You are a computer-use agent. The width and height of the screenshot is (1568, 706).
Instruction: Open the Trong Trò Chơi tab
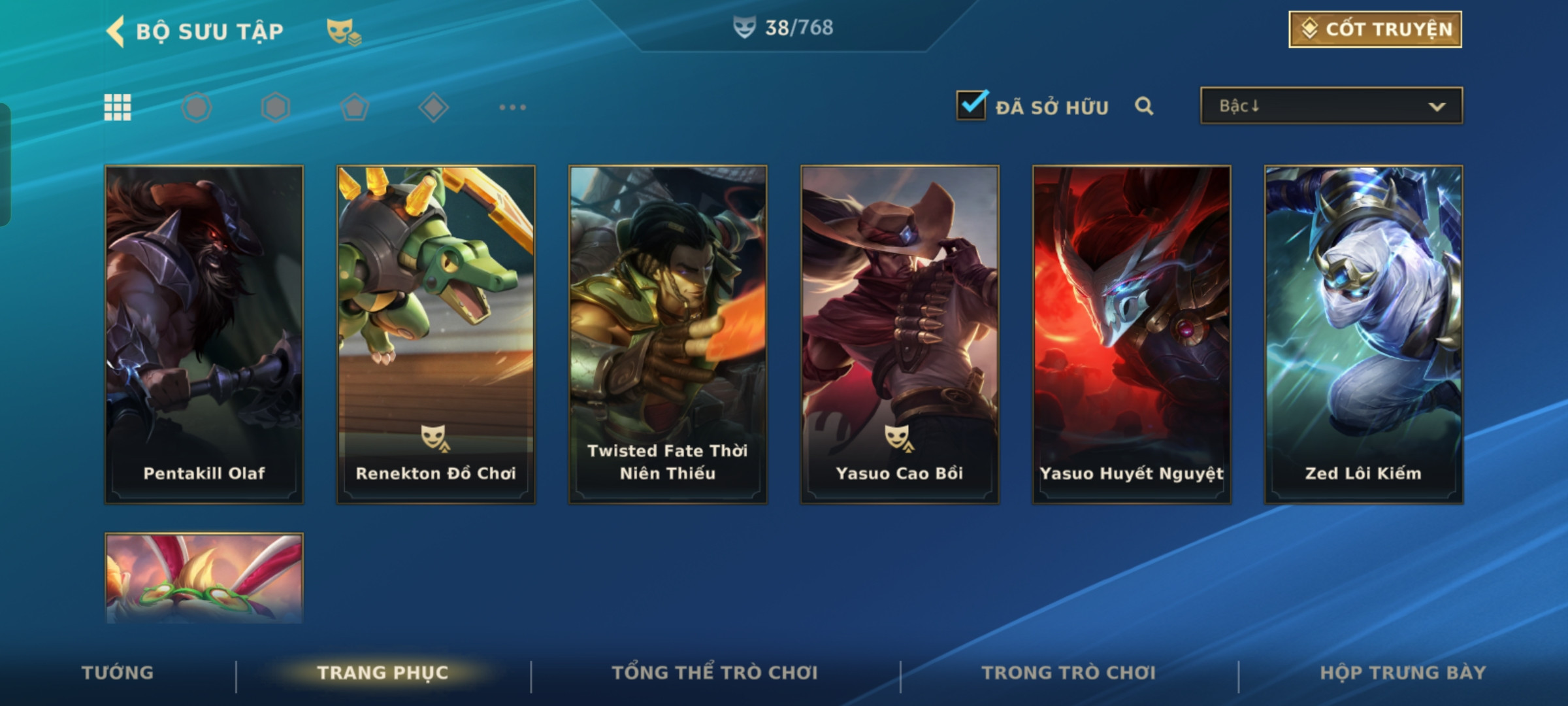coord(1069,673)
